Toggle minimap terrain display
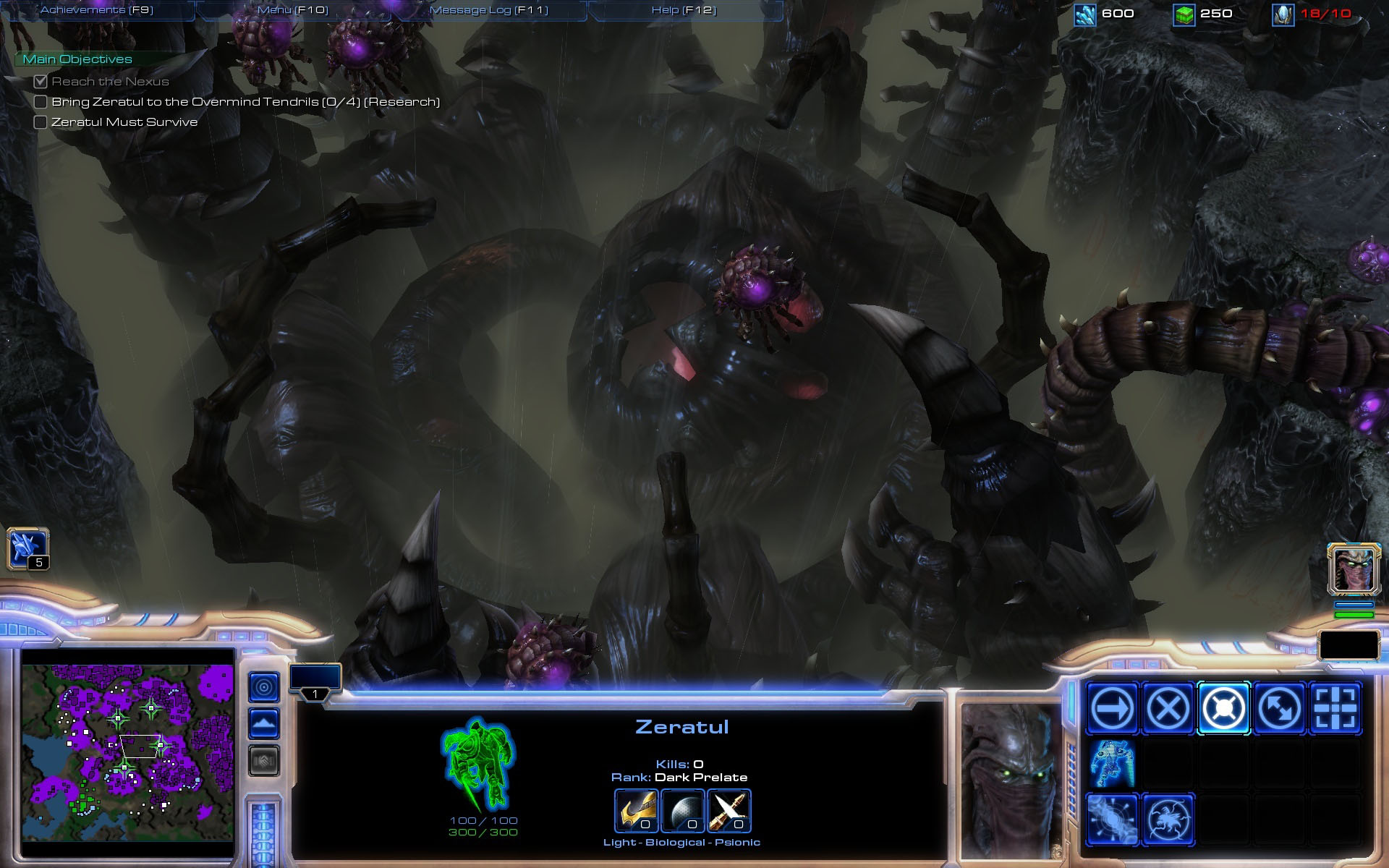Screen dimensions: 1389x868 coord(264,723)
